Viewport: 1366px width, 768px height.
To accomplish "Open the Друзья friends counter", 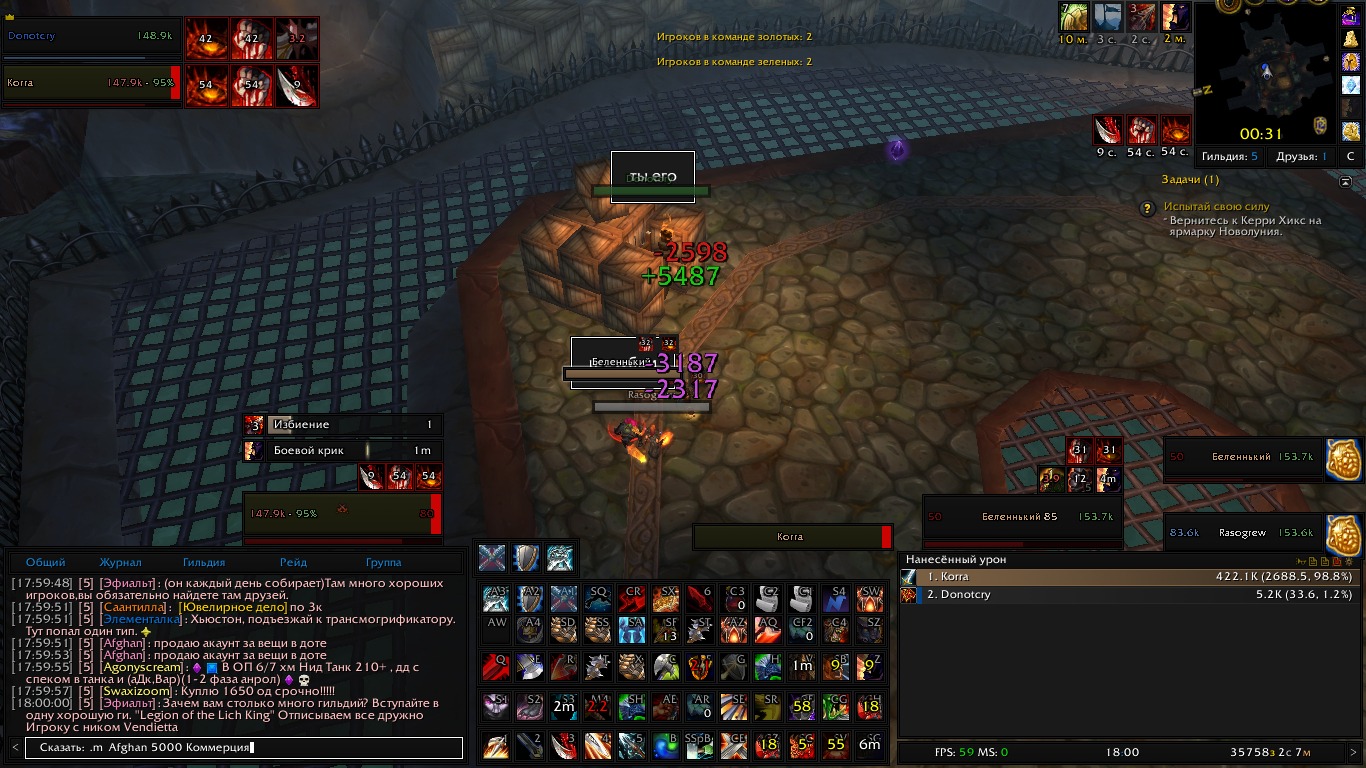I will point(1301,157).
